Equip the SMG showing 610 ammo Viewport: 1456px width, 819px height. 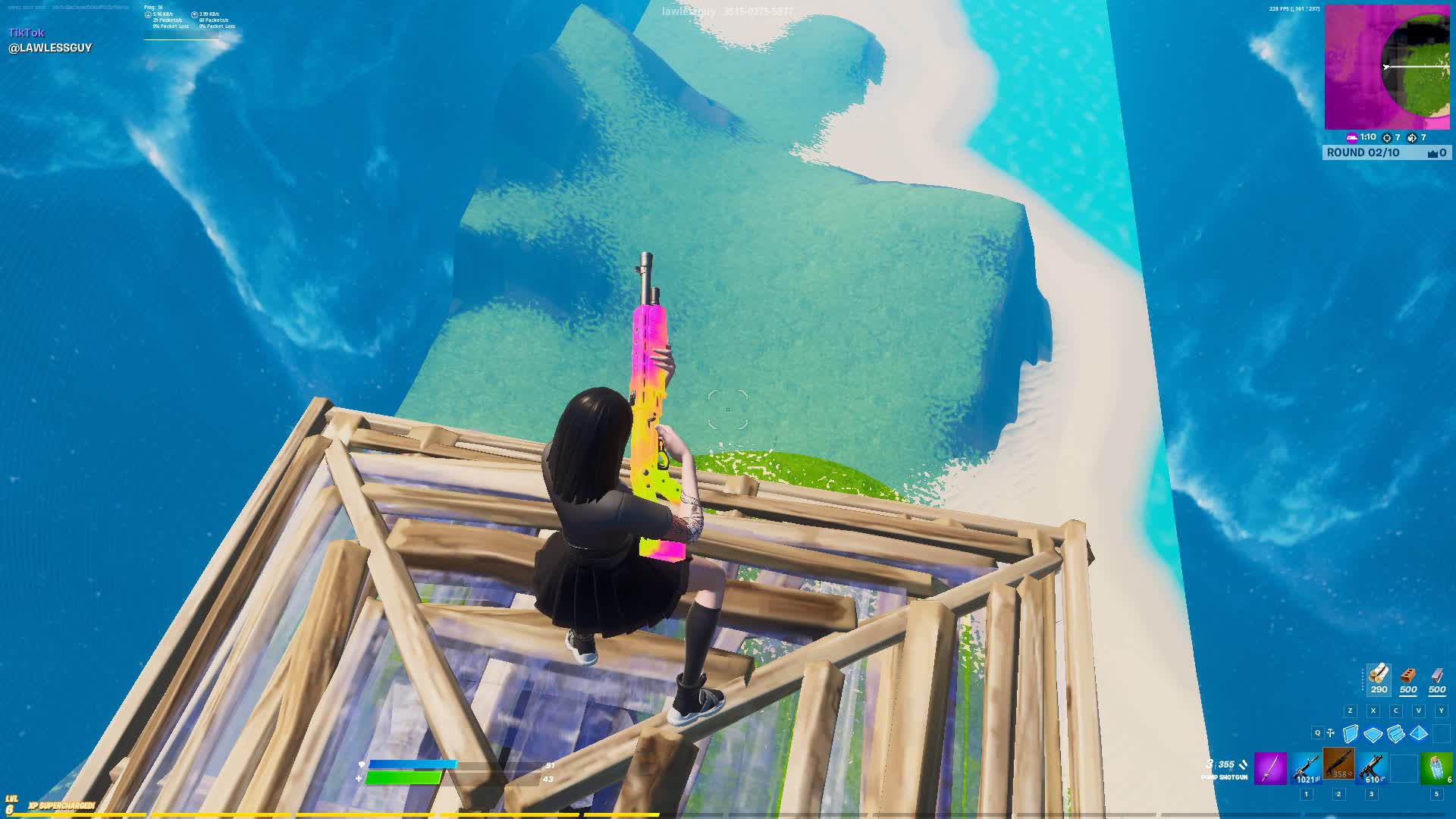[x=1370, y=767]
